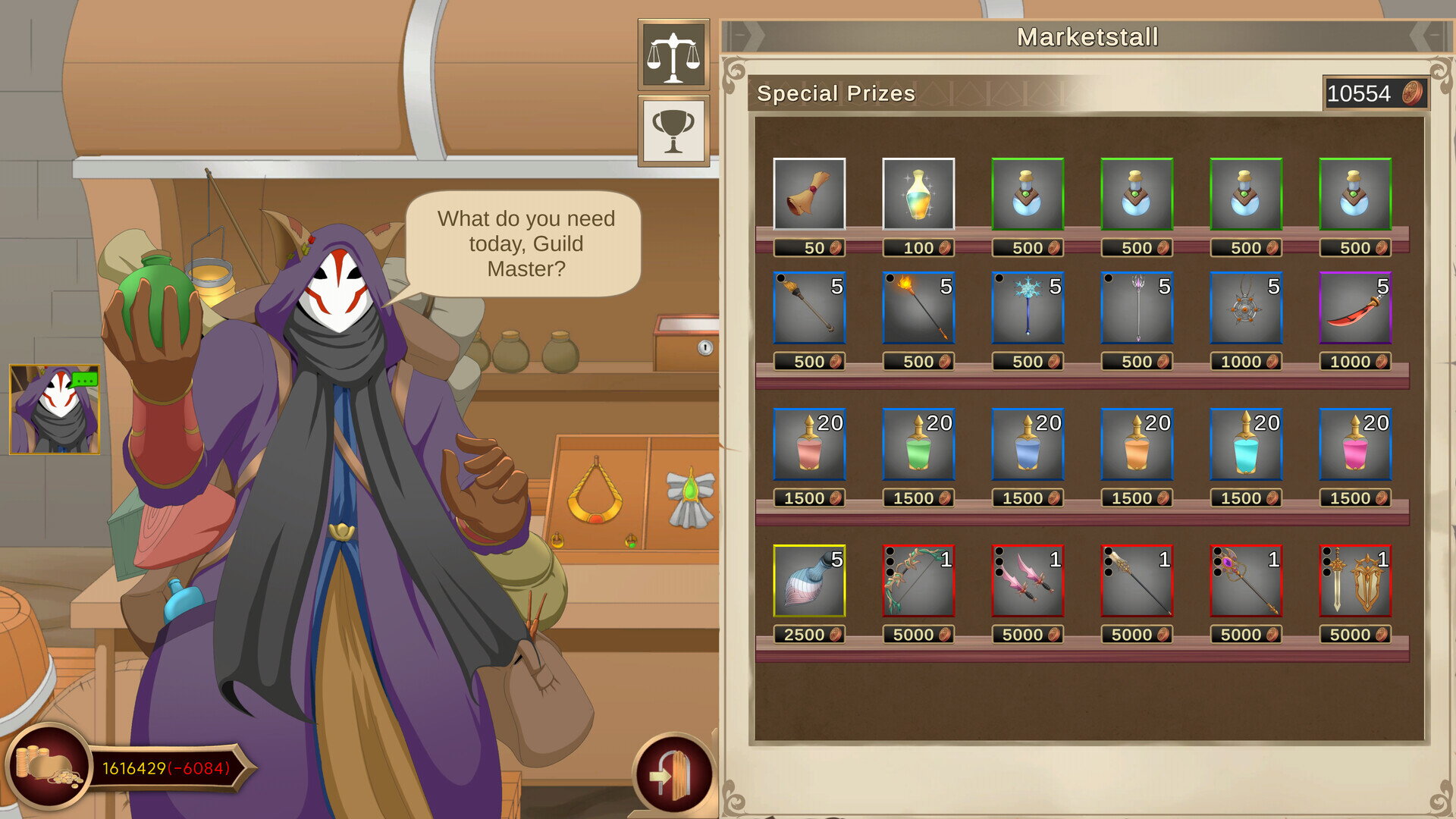Select the round amulet for 1000
This screenshot has height=819, width=1456.
coord(1245,308)
